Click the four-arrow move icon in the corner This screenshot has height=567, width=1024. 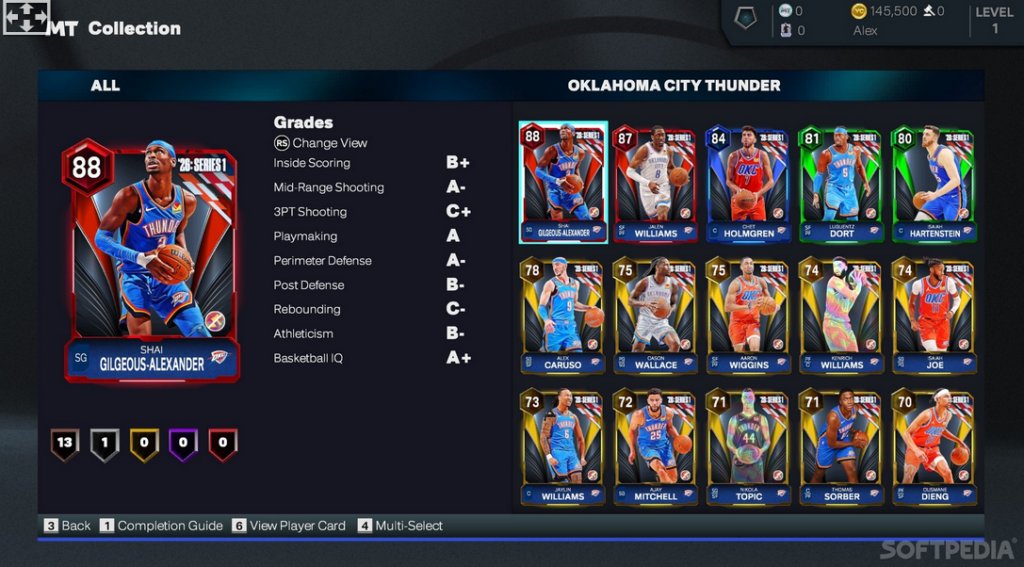point(26,18)
